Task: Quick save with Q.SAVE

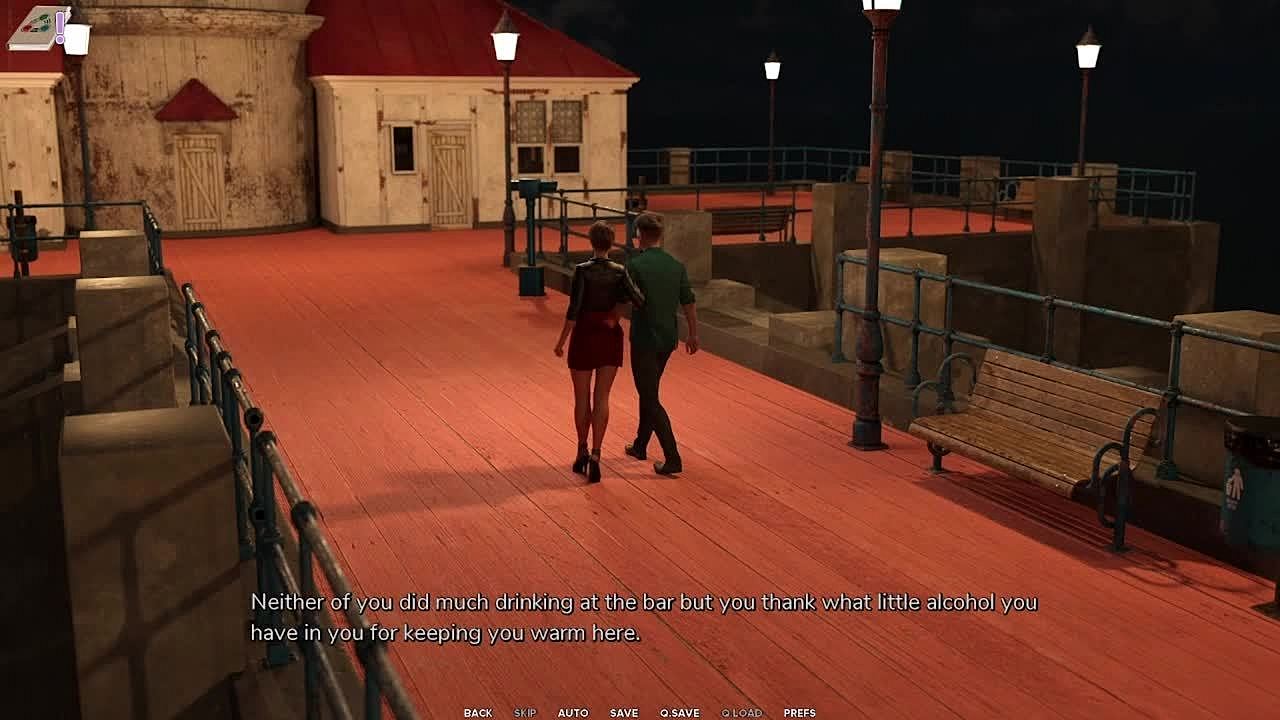Action: (679, 713)
